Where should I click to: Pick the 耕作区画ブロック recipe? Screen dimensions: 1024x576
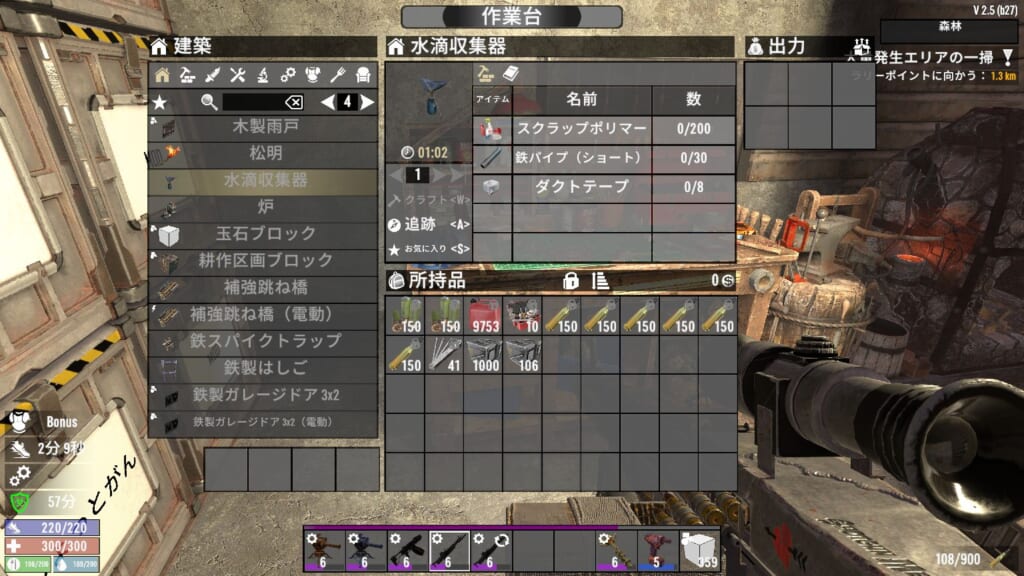tap(265, 260)
